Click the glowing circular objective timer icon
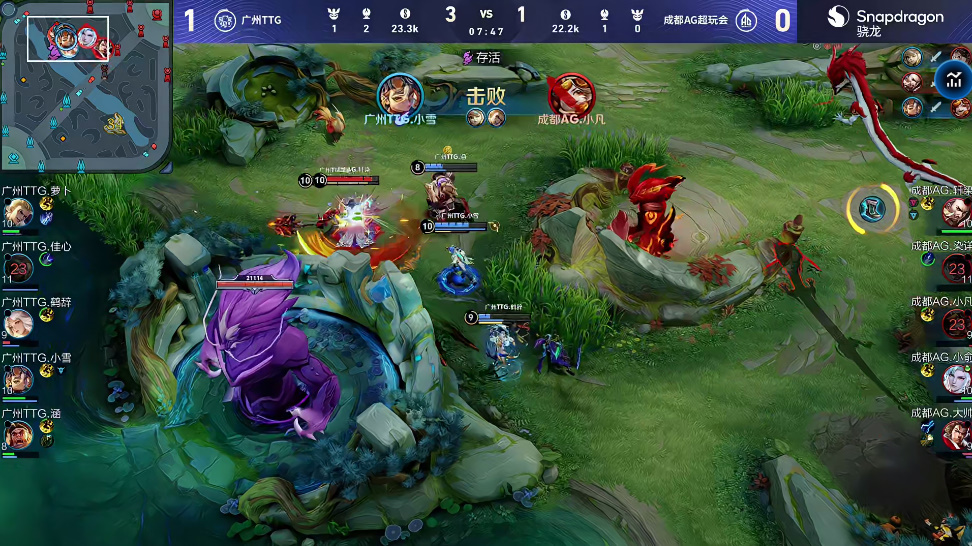The height and width of the screenshot is (546, 972). [872, 208]
